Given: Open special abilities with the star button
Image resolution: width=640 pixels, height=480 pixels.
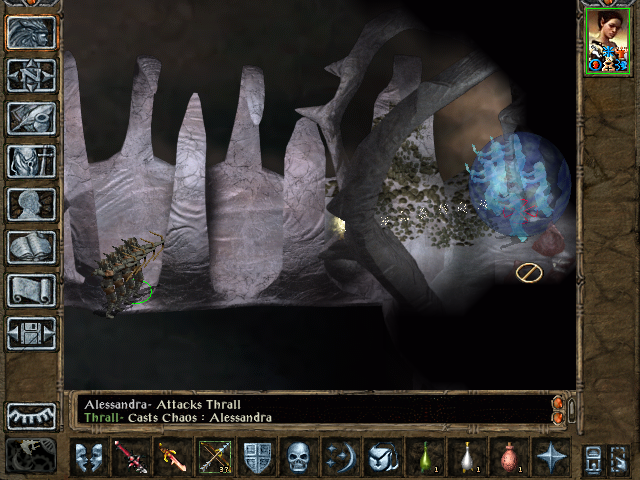Looking at the screenshot, I should pos(550,457).
